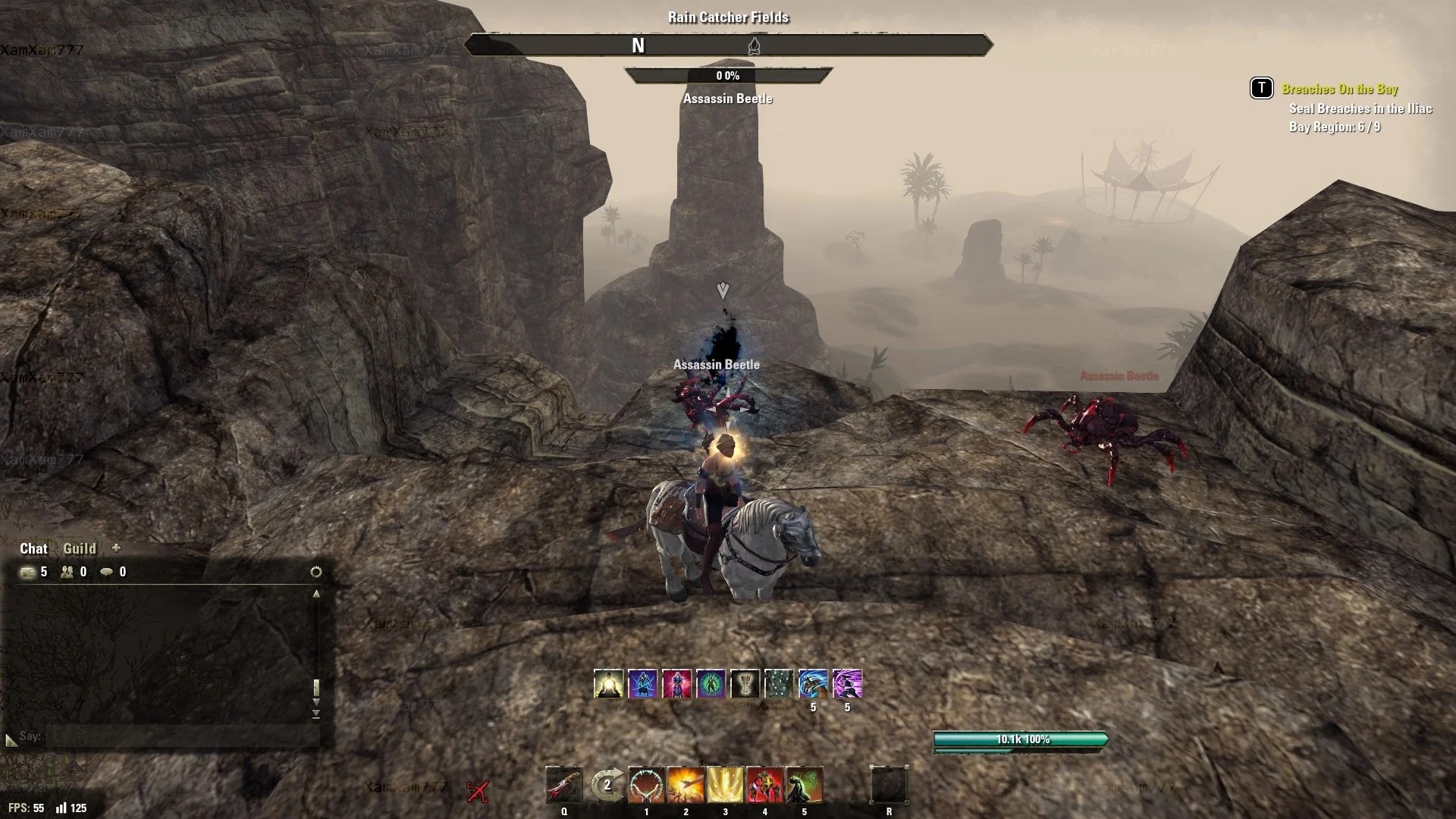Select the Chat tab

point(33,548)
